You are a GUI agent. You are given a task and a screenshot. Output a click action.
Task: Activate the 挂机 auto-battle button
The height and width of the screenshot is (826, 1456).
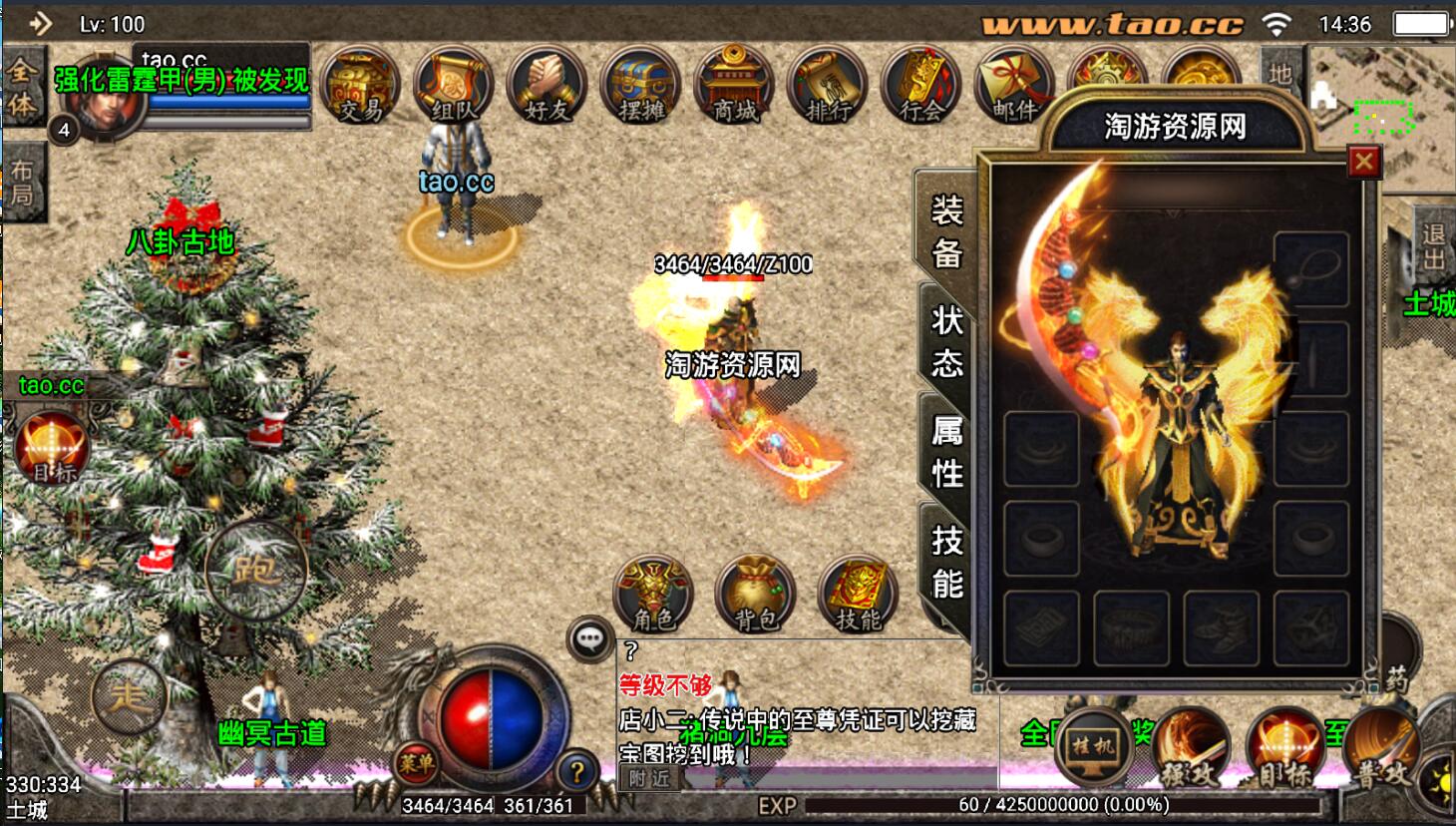1094,746
